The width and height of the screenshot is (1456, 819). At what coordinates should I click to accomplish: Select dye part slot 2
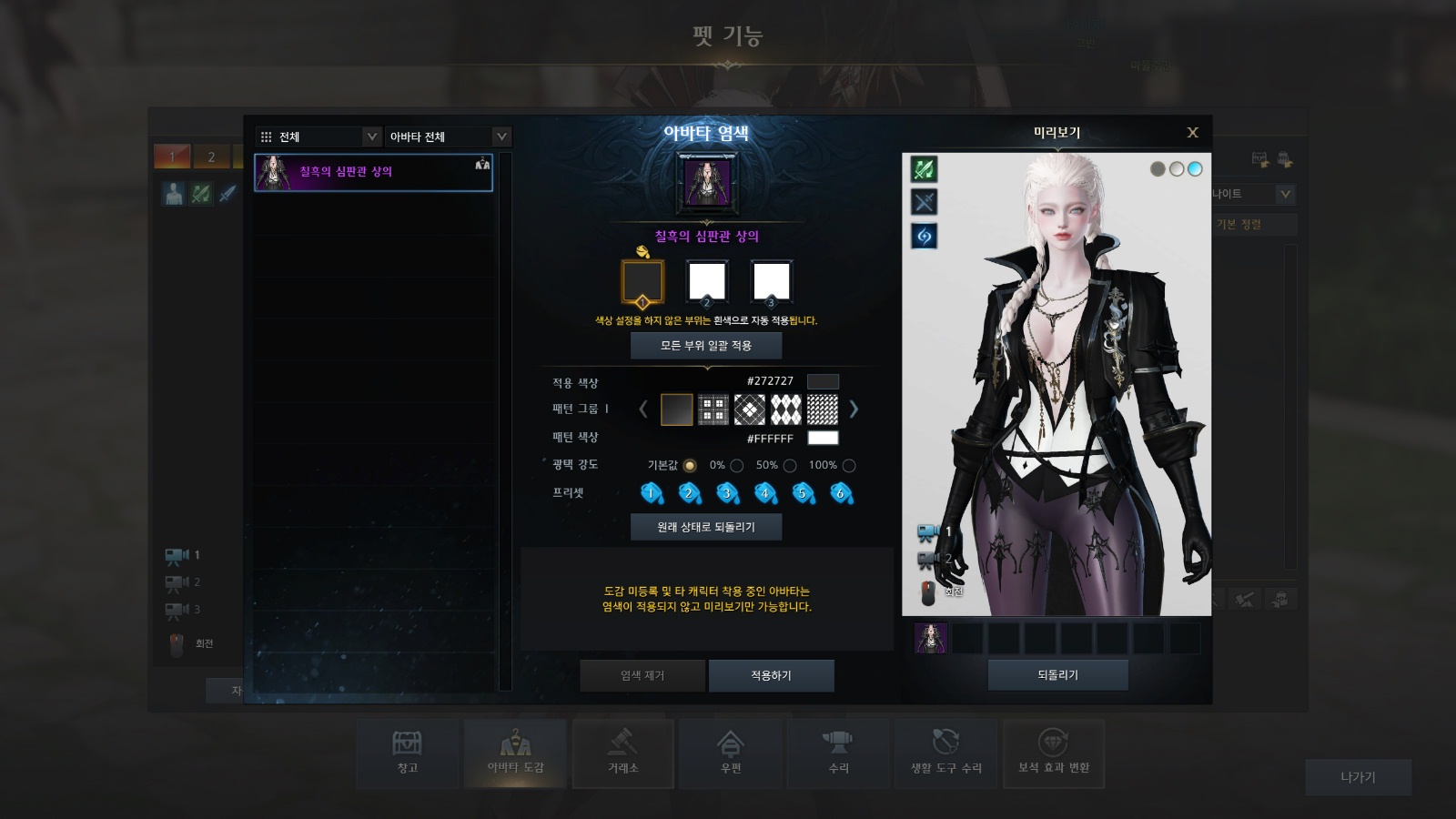[x=707, y=281]
